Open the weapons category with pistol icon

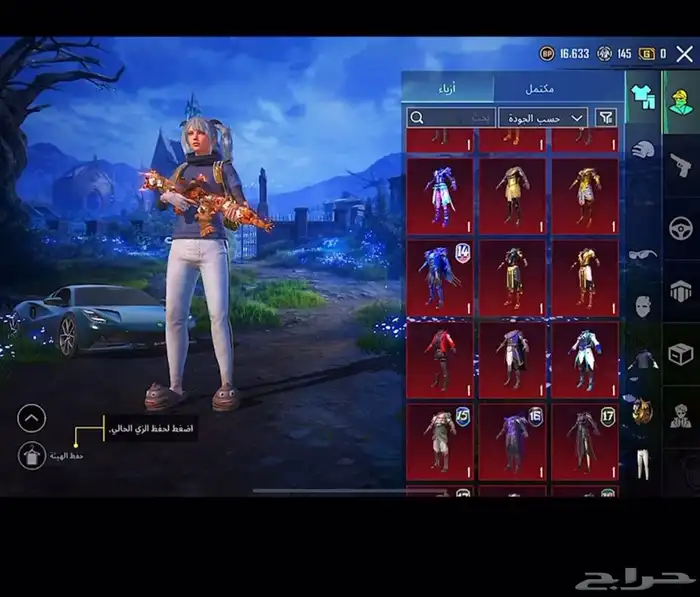tap(681, 165)
